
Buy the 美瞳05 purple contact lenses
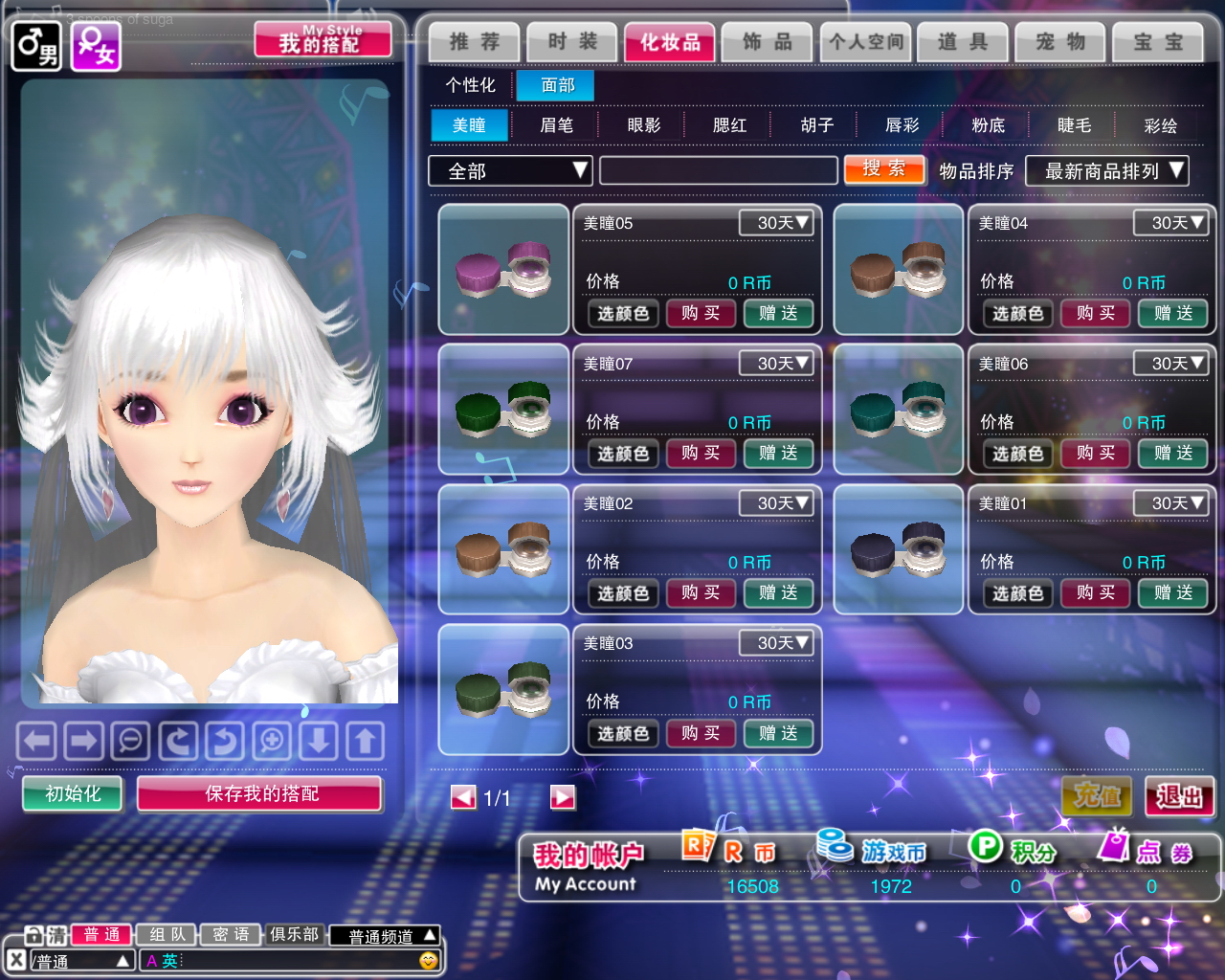tap(701, 313)
